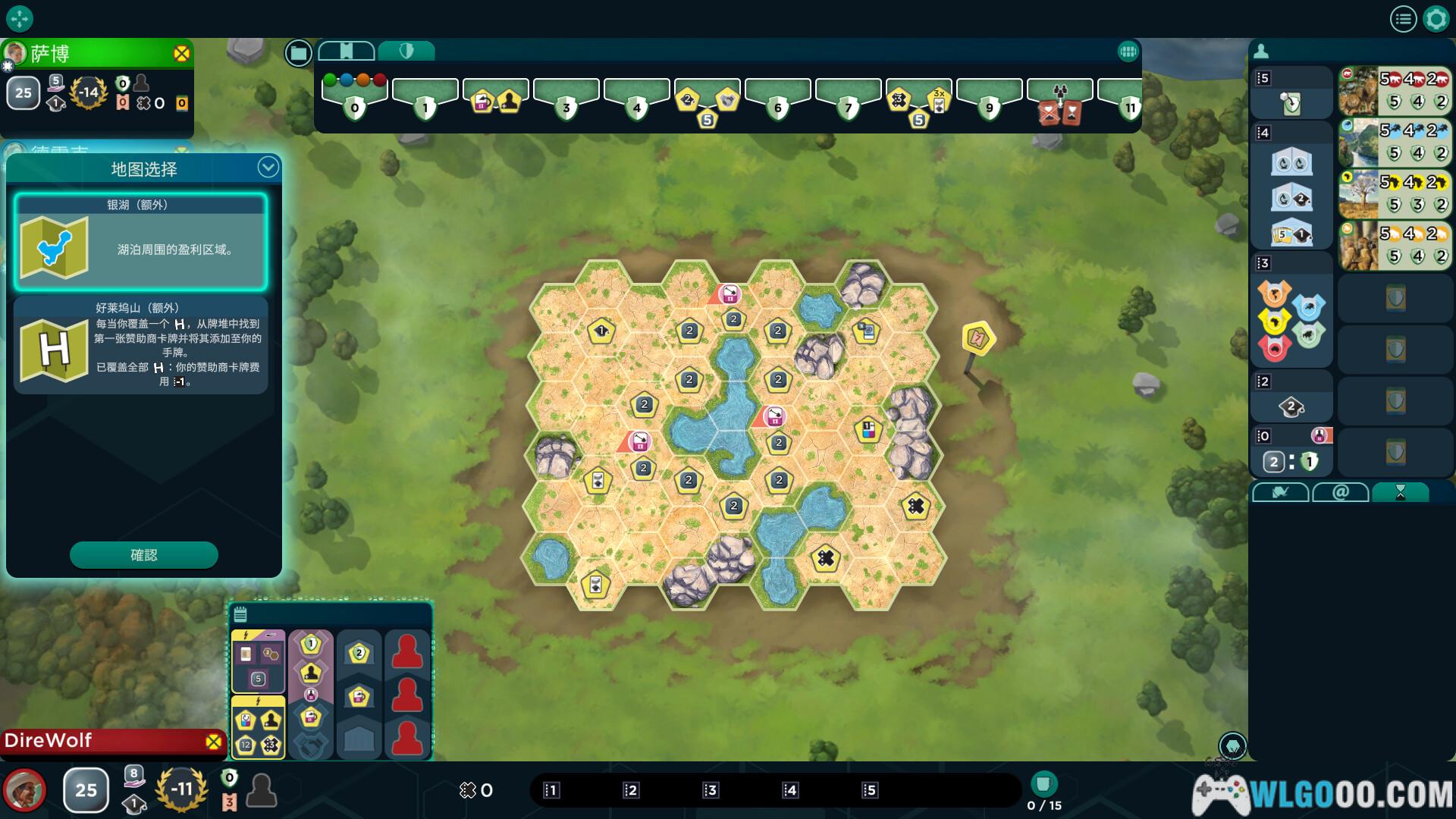Switch to the @ symbol tab
Viewport: 1456px width, 819px height.
[1340, 493]
